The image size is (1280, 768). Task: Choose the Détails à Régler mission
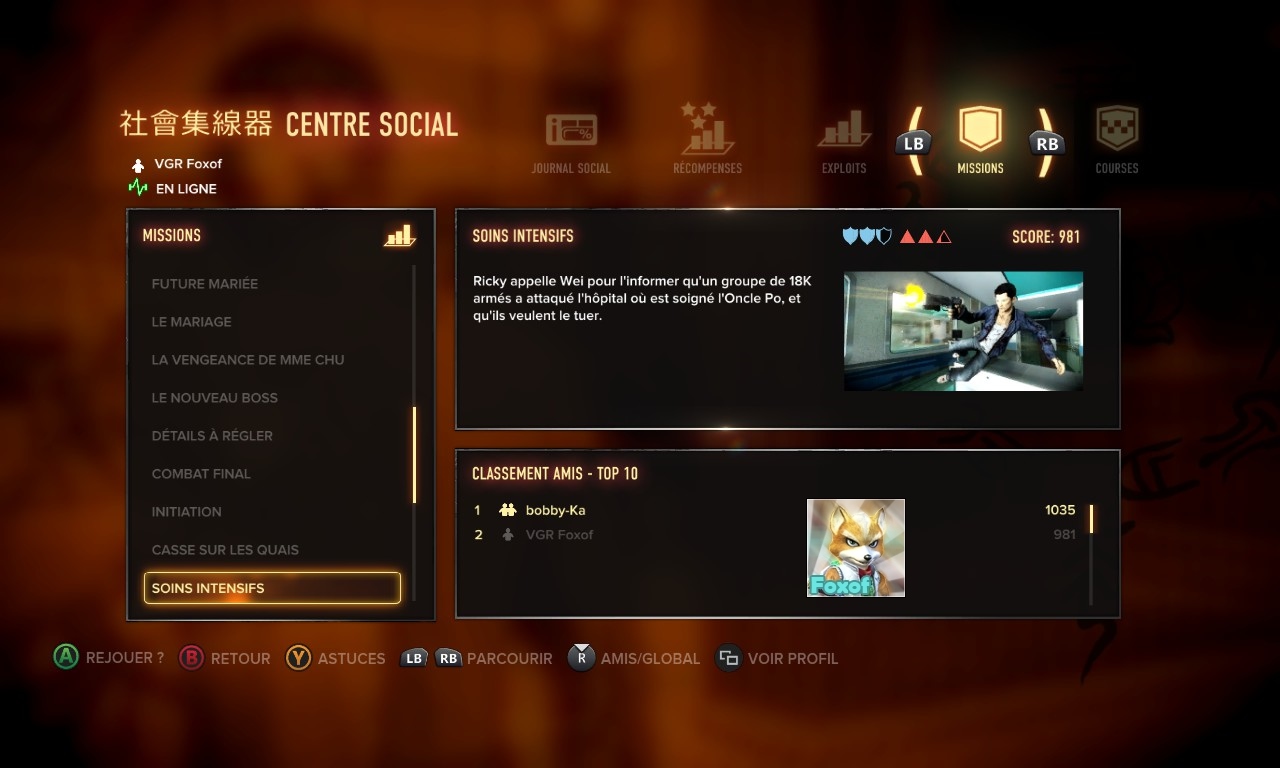(212, 436)
